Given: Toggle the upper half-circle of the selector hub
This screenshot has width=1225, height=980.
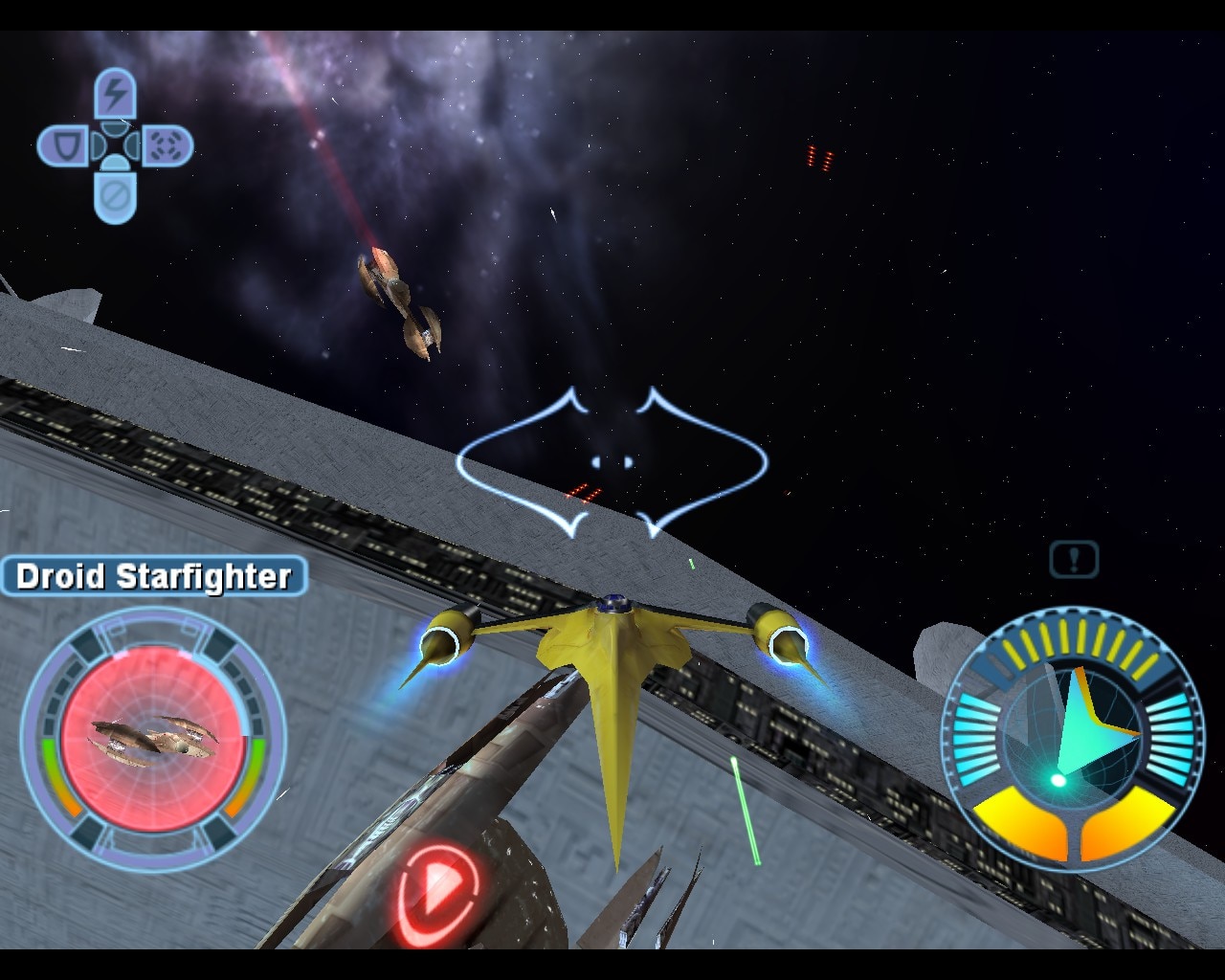Looking at the screenshot, I should click(116, 129).
